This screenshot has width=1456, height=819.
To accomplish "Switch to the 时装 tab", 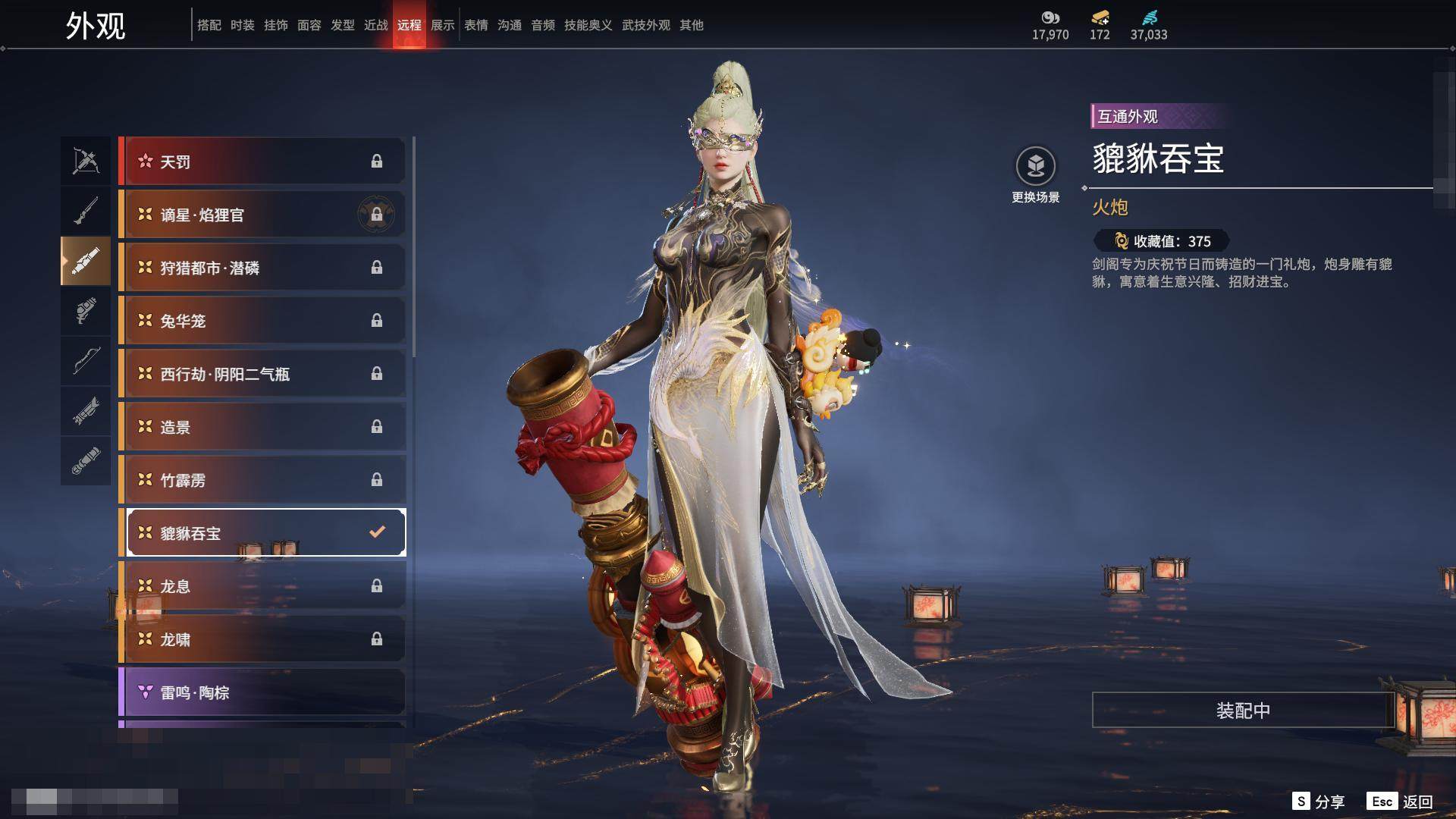I will coord(243,25).
